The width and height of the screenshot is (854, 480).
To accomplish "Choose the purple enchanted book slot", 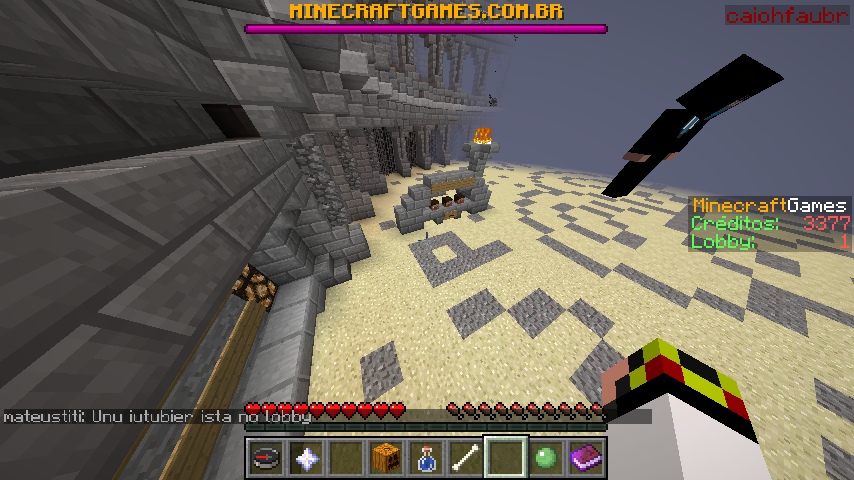I will [x=585, y=458].
